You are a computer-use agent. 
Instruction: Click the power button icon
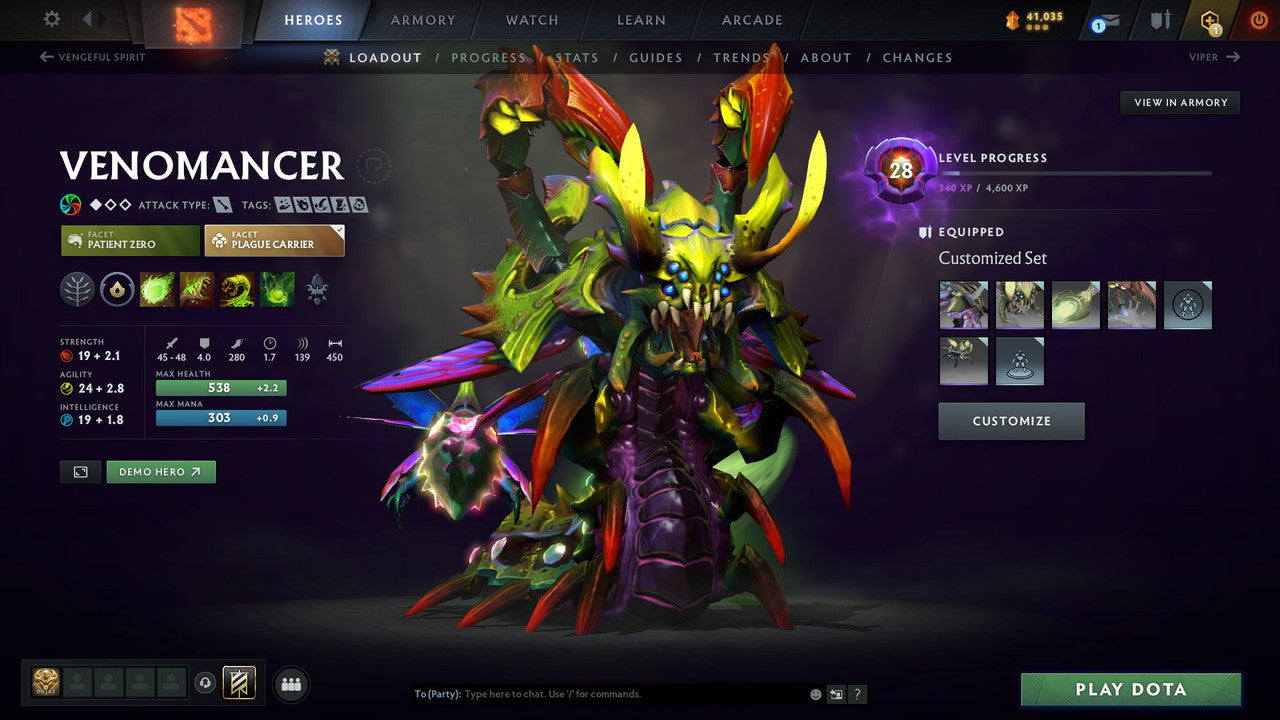click(1259, 19)
